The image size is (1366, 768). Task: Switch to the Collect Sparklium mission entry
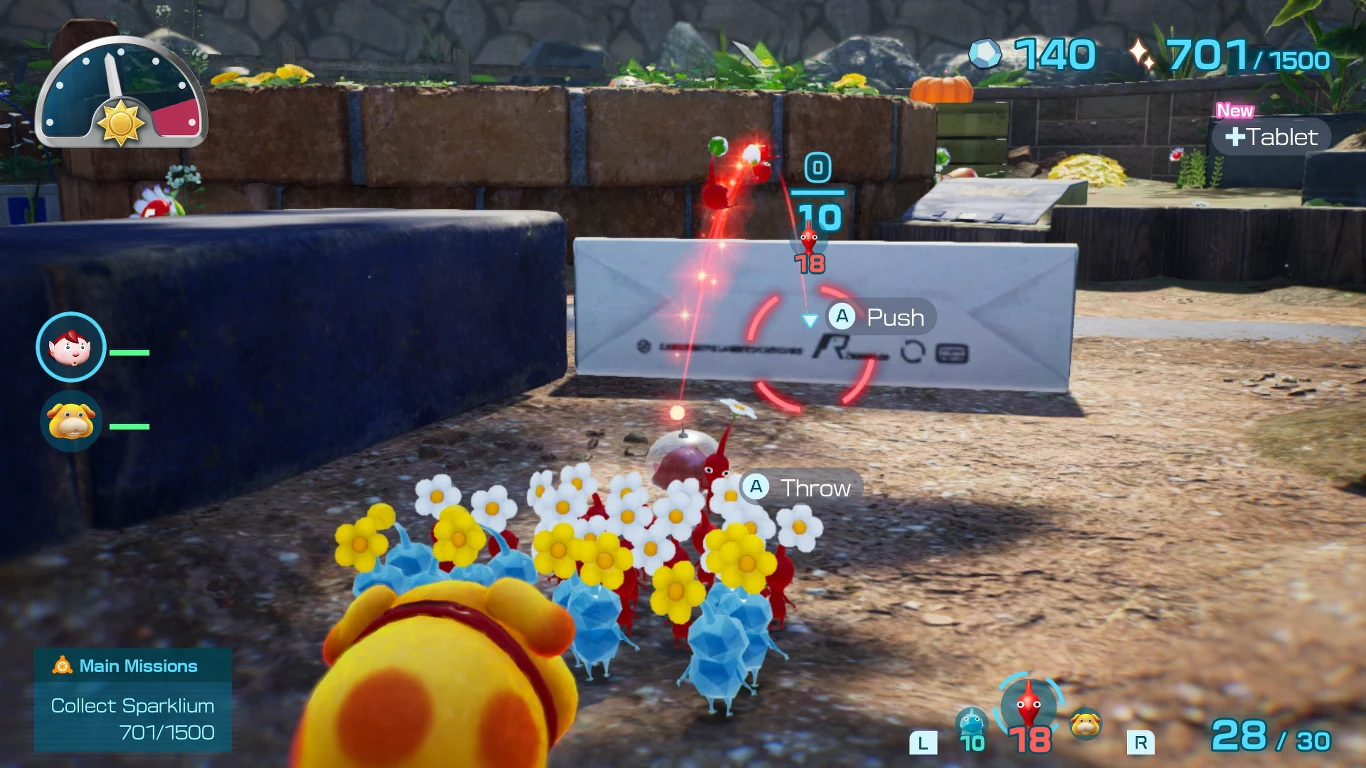point(132,706)
